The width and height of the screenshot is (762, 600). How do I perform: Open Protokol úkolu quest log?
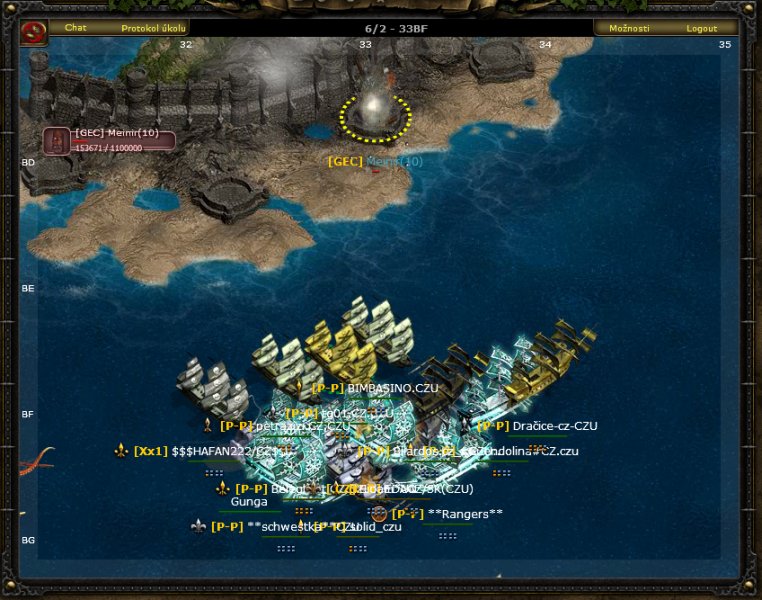coord(153,28)
